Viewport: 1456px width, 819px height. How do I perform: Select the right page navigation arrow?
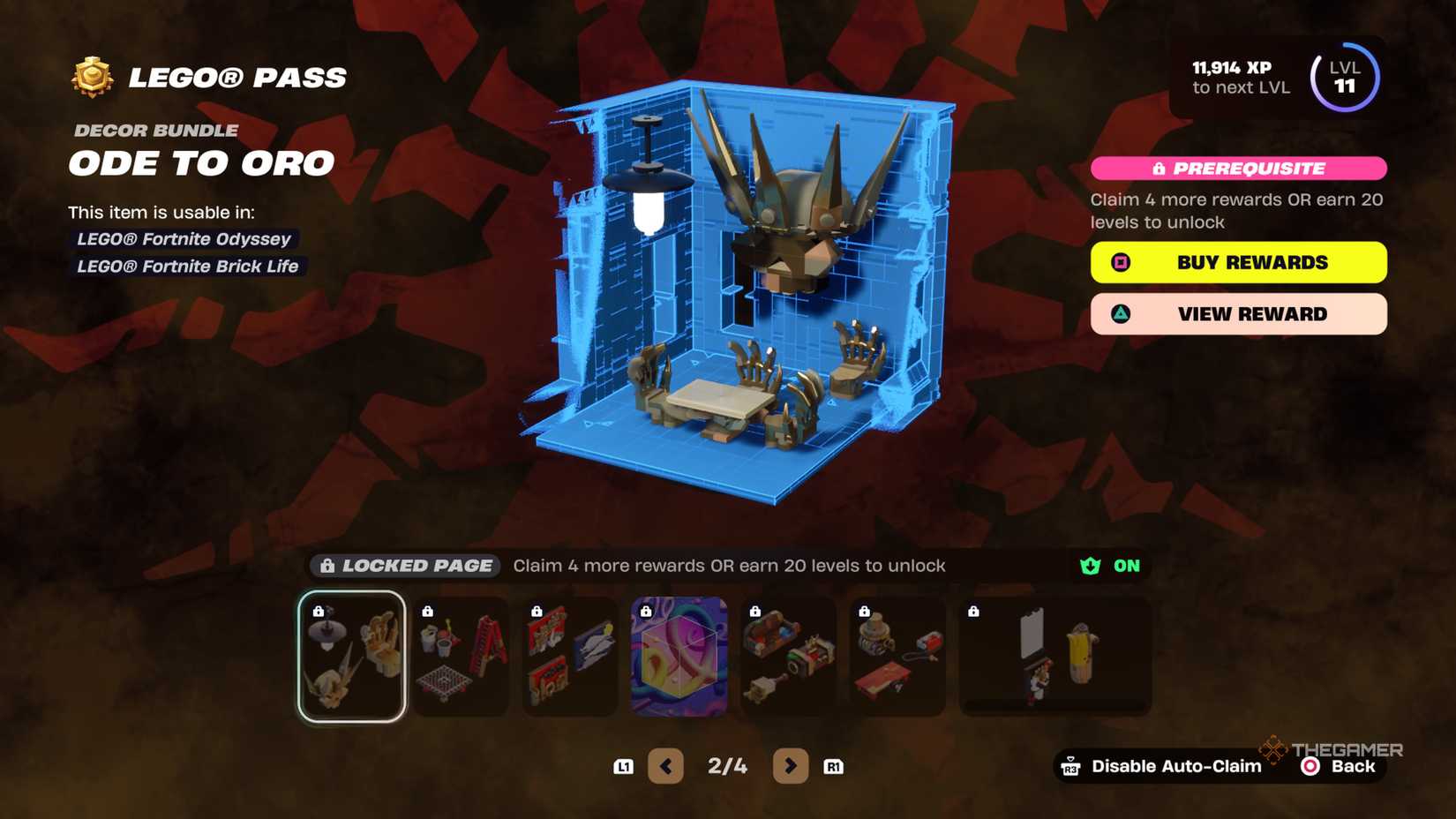pos(791,766)
